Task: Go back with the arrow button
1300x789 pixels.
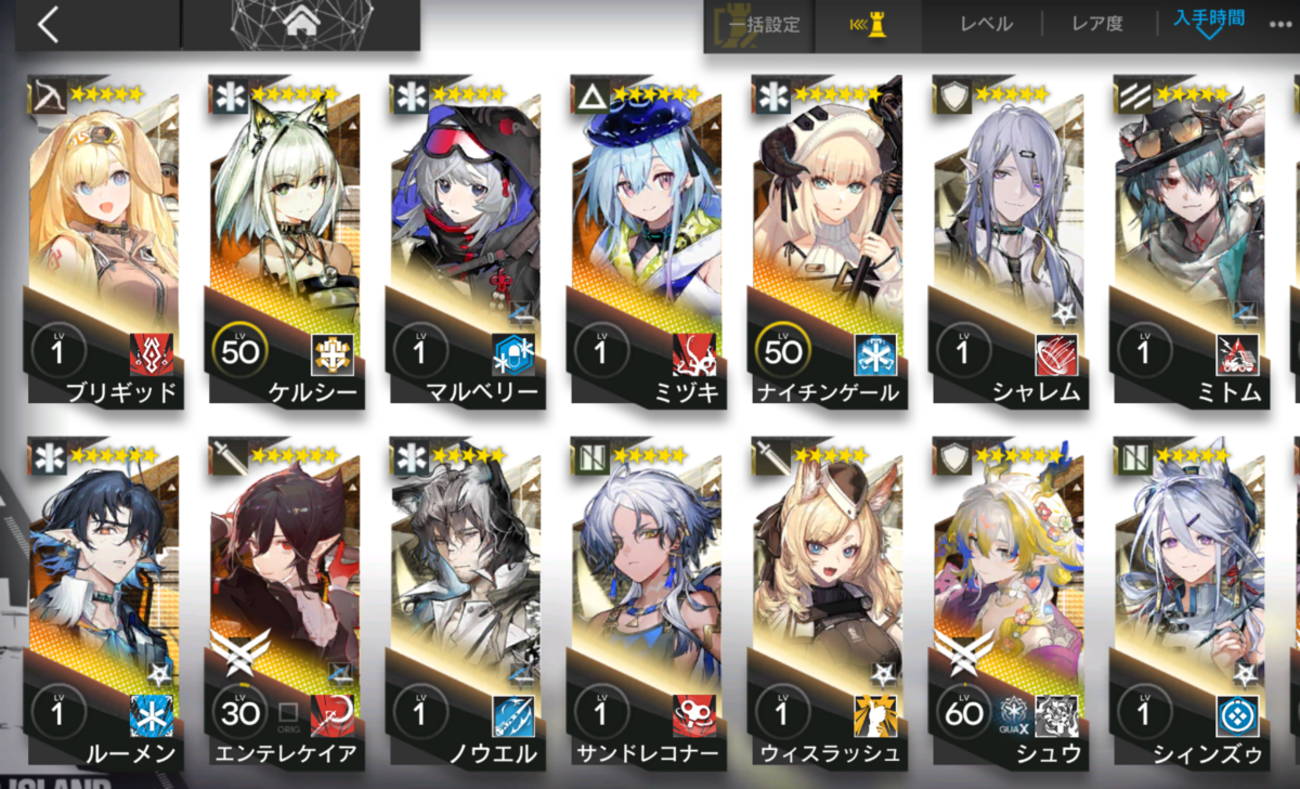Action: (x=48, y=25)
